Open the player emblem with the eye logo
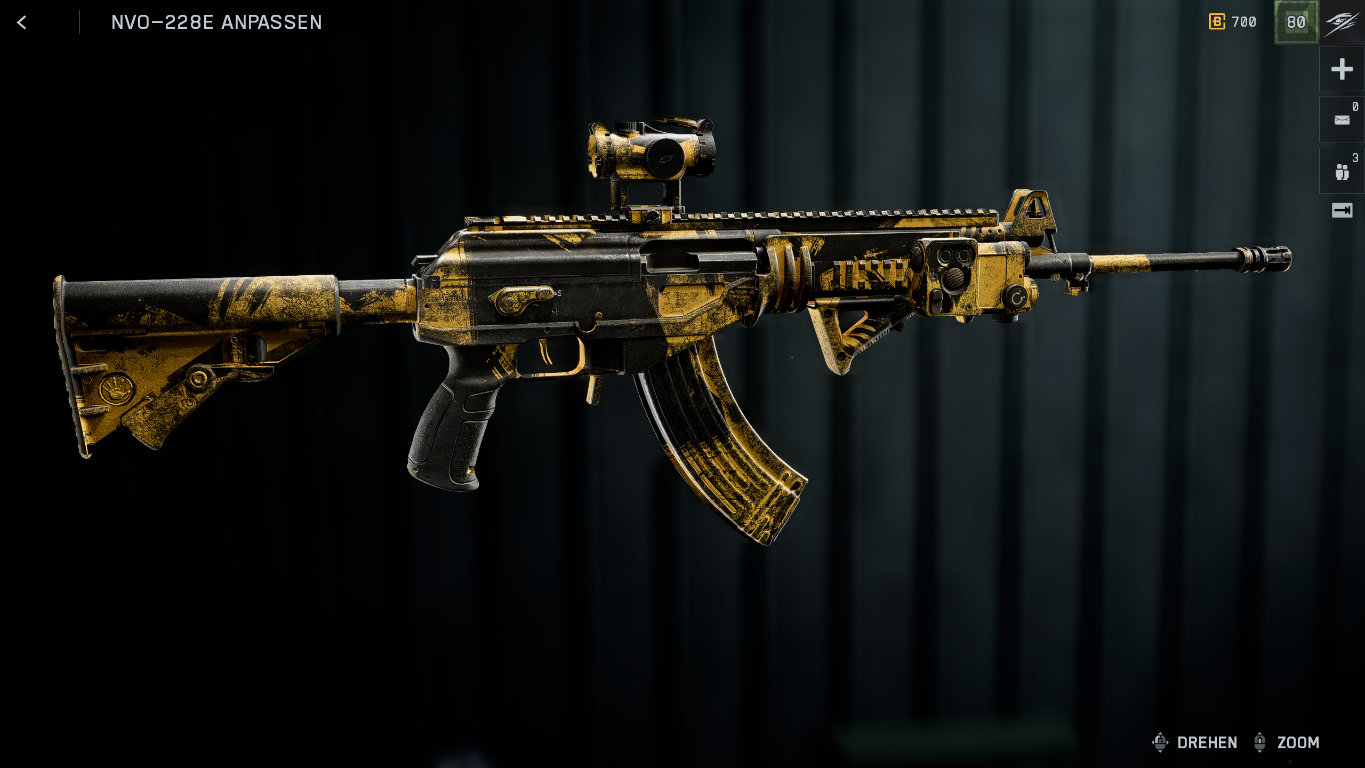The image size is (1365, 768). coord(1342,22)
